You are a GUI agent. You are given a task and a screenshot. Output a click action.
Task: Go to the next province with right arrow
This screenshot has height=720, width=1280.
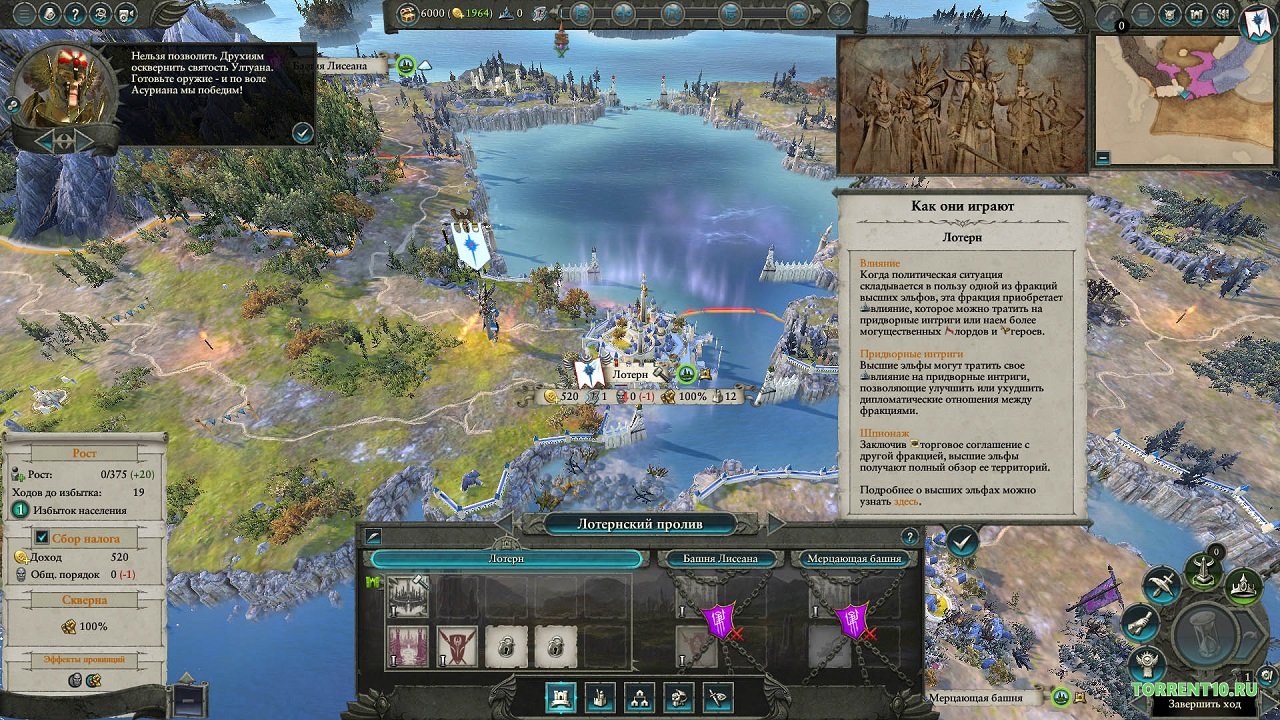[x=775, y=524]
